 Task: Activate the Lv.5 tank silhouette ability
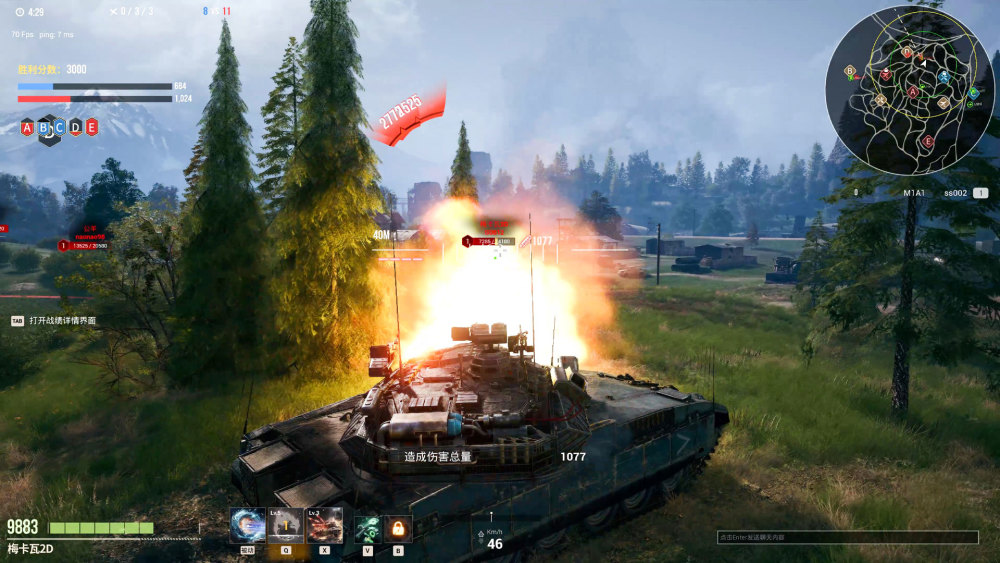coord(285,525)
